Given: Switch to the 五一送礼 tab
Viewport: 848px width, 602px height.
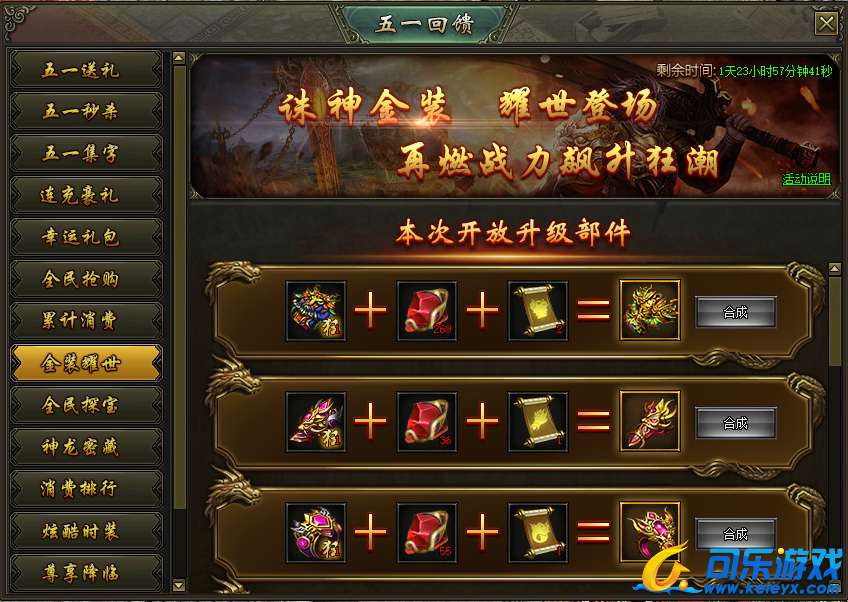Looking at the screenshot, I should pos(86,70).
